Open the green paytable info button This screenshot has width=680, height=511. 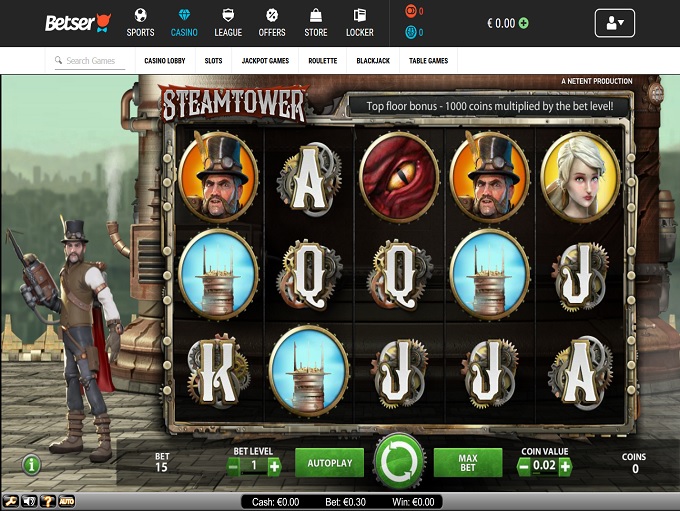click(32, 464)
